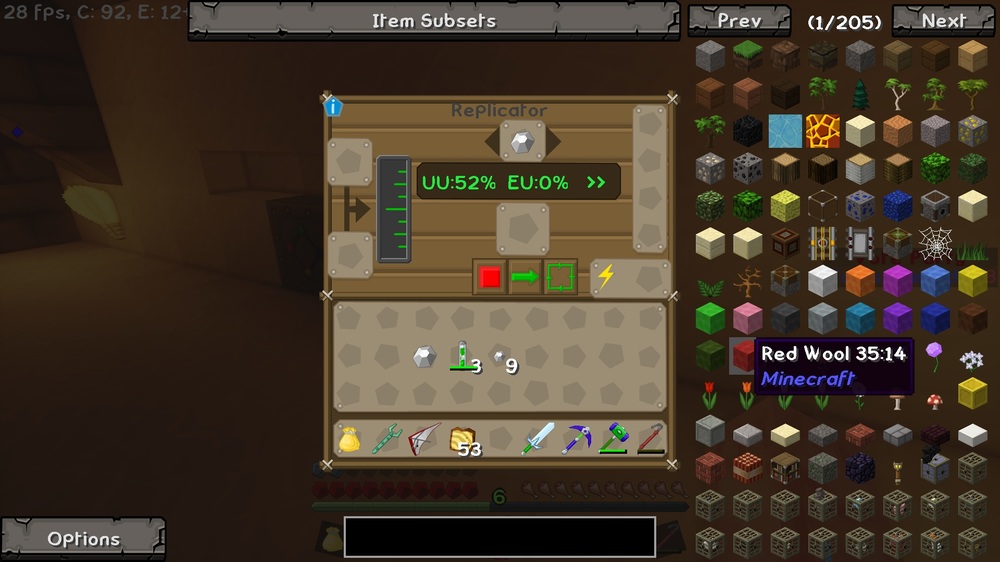Pick the lava block from the item list

click(823, 130)
